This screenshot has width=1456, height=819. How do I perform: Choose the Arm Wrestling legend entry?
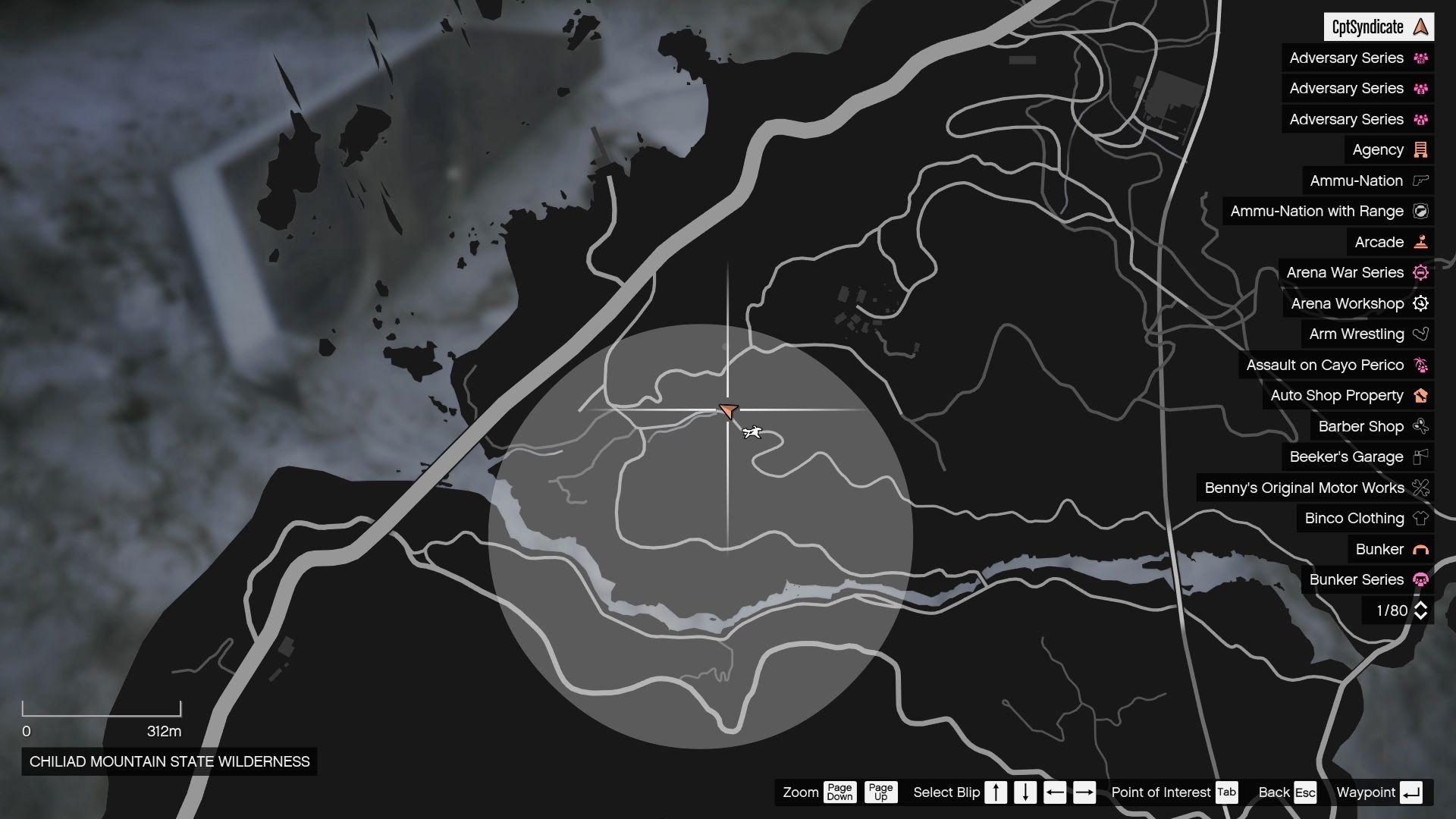(x=1367, y=334)
